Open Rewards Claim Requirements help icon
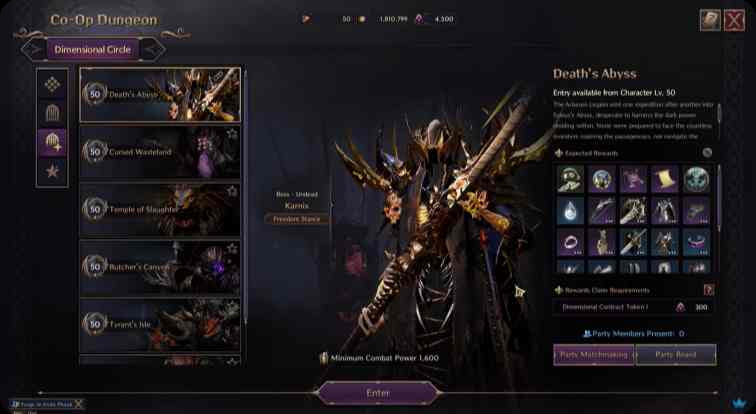The width and height of the screenshot is (756, 414). (x=709, y=290)
